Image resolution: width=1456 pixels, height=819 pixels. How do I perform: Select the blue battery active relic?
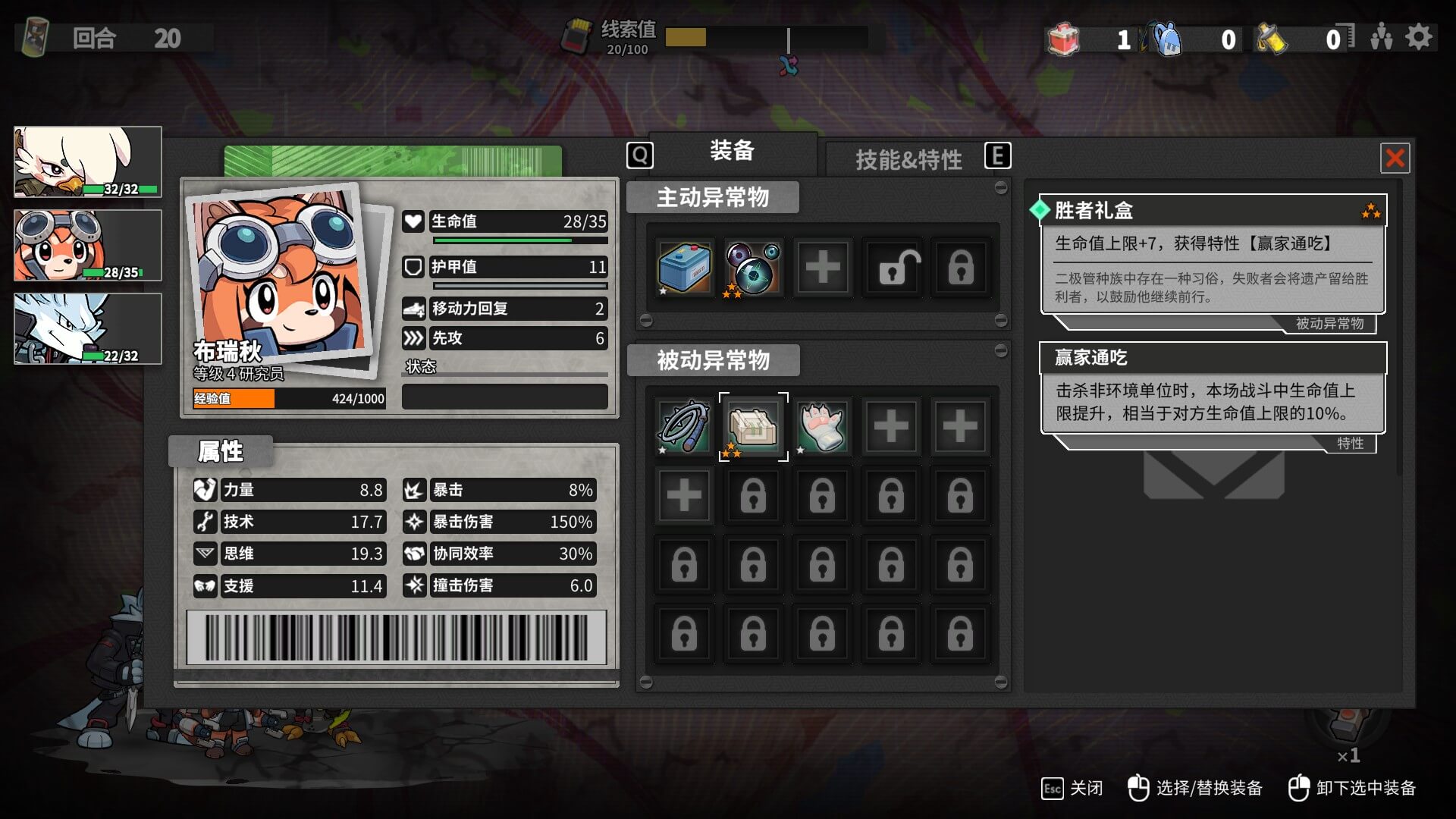click(x=685, y=268)
